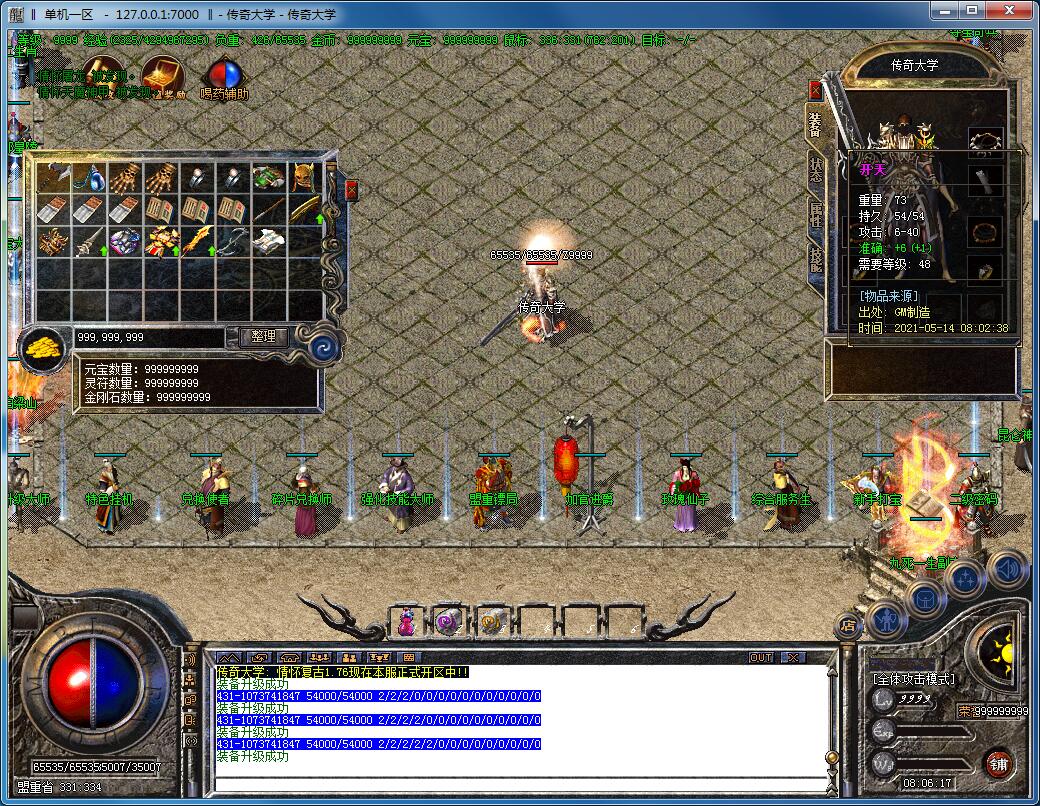Close the inventory bag window
1040x806 pixels.
click(351, 190)
